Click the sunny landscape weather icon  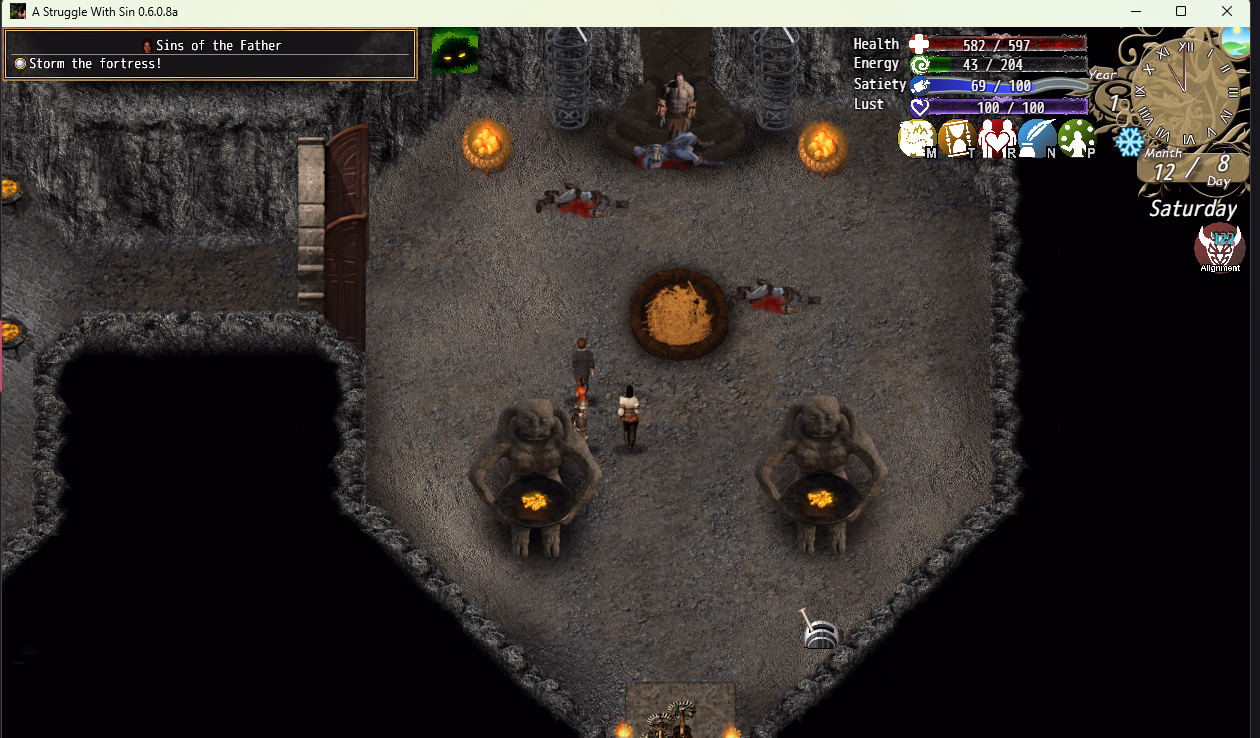point(1236,42)
